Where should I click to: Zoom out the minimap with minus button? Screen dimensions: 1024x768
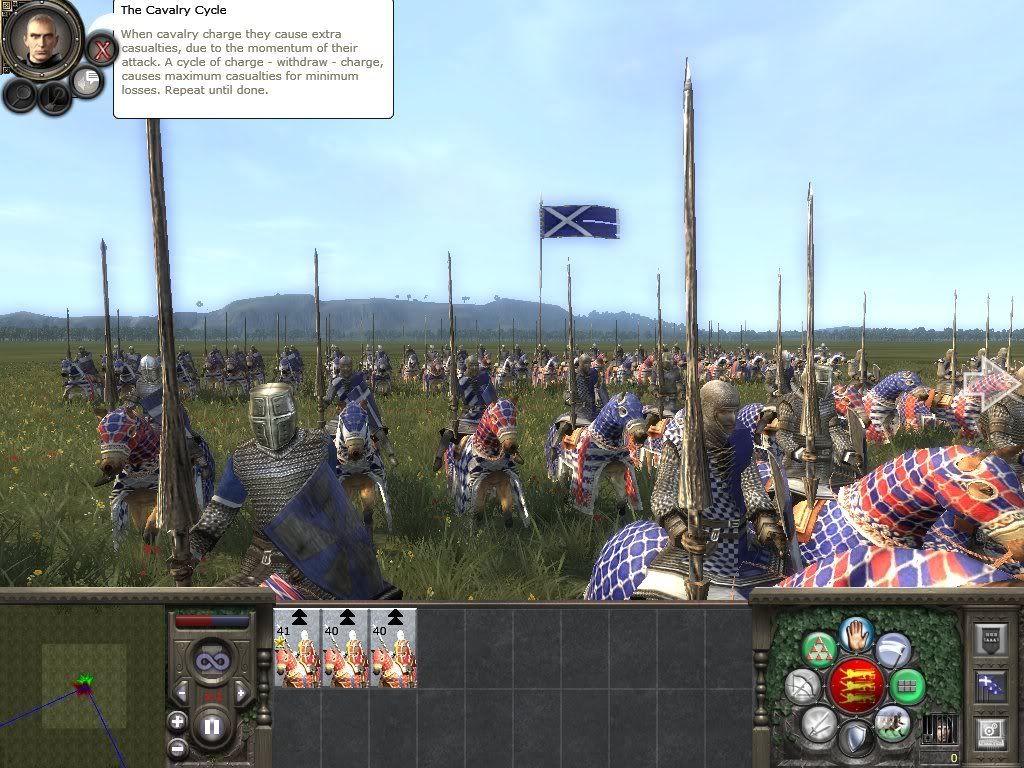click(178, 746)
